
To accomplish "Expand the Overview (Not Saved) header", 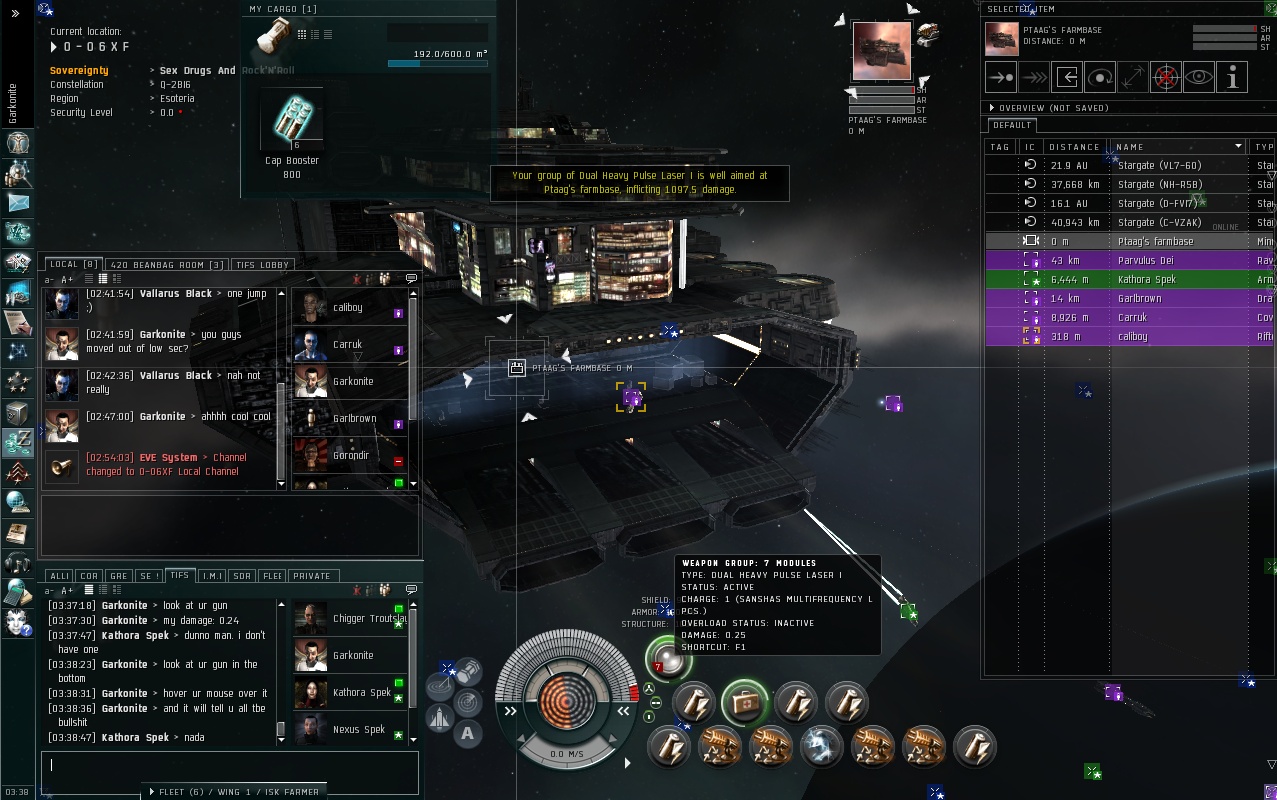I will click(992, 108).
